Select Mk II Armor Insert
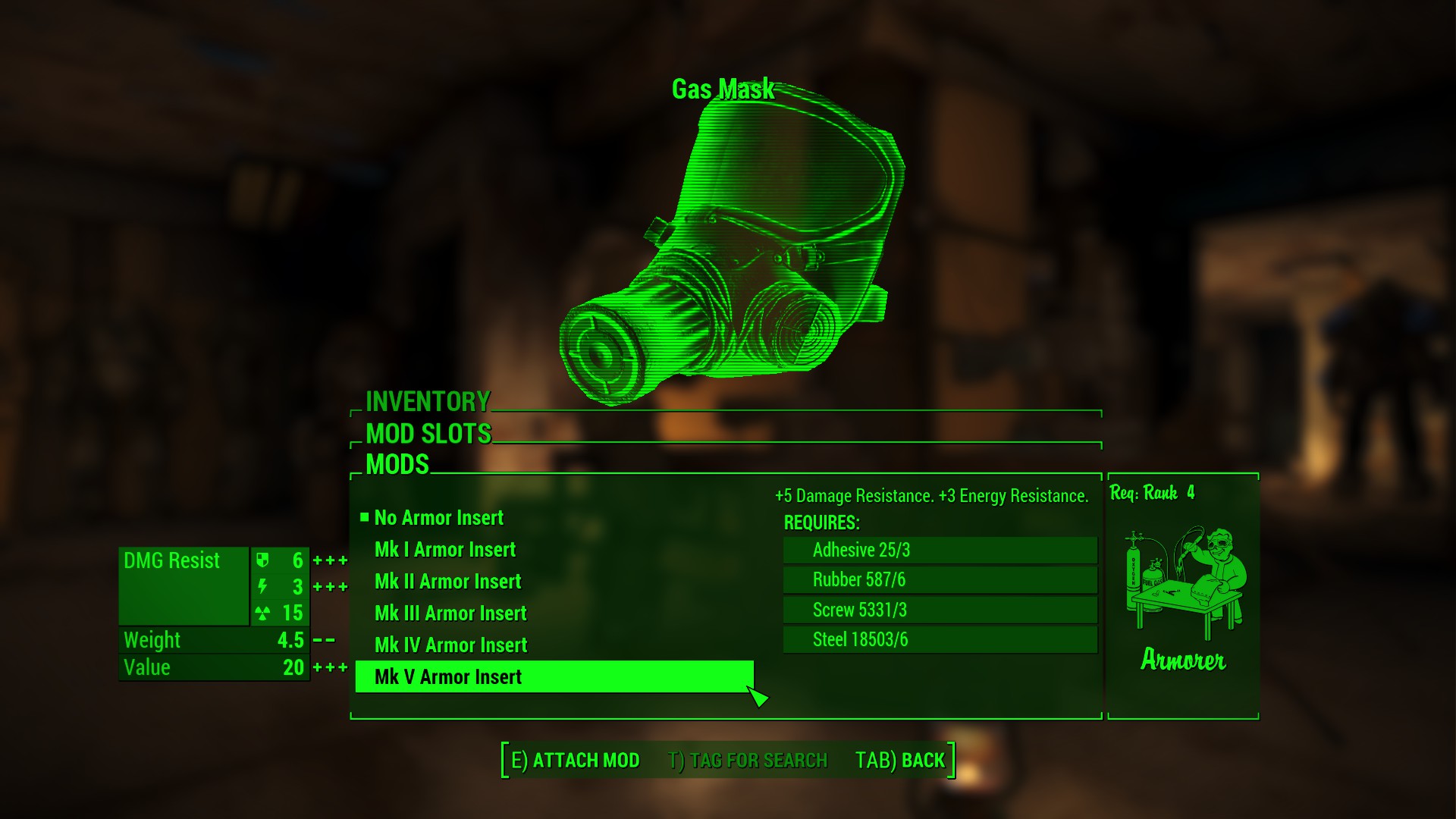This screenshot has height=819, width=1456. (x=447, y=582)
